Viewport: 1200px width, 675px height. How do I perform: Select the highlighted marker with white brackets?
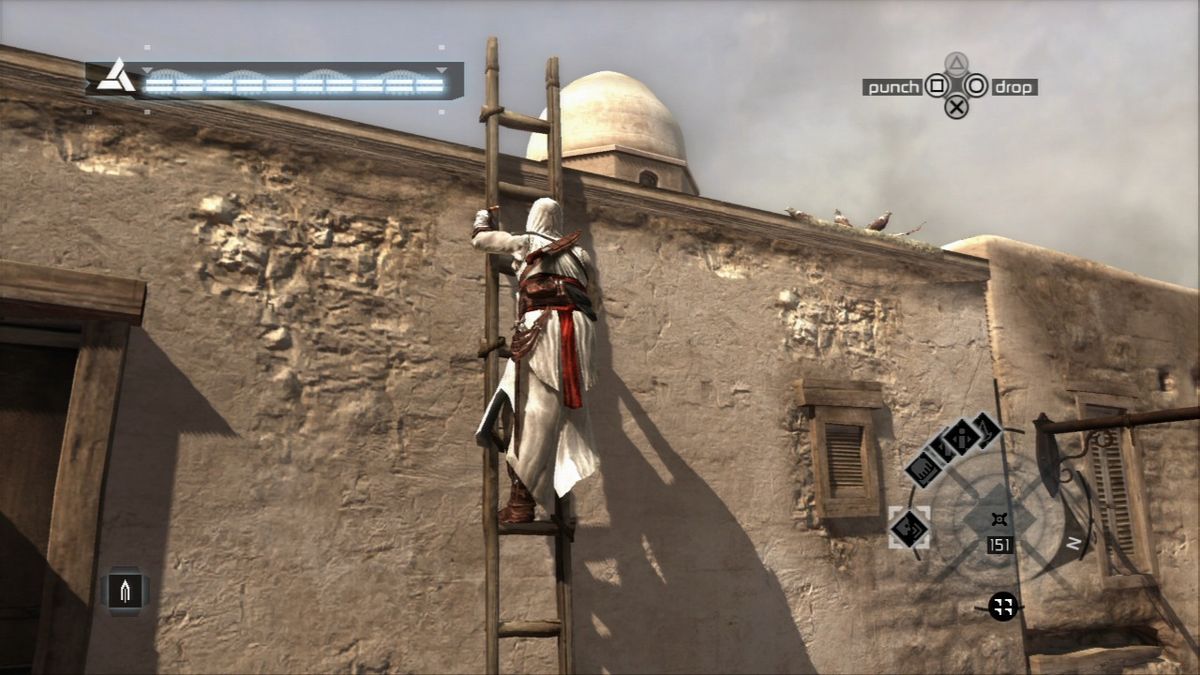coord(910,527)
